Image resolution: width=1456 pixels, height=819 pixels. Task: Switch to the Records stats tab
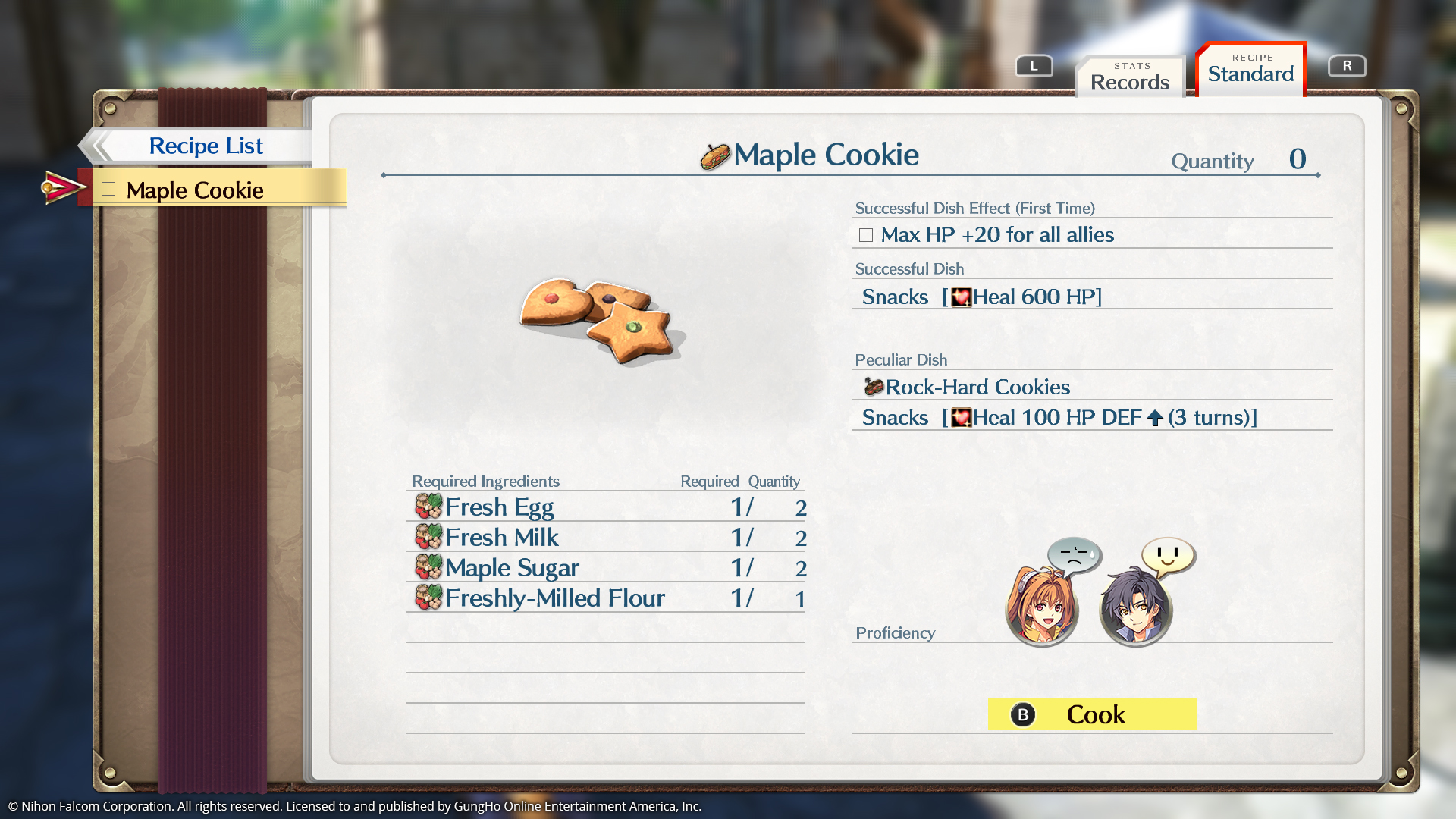click(1129, 77)
